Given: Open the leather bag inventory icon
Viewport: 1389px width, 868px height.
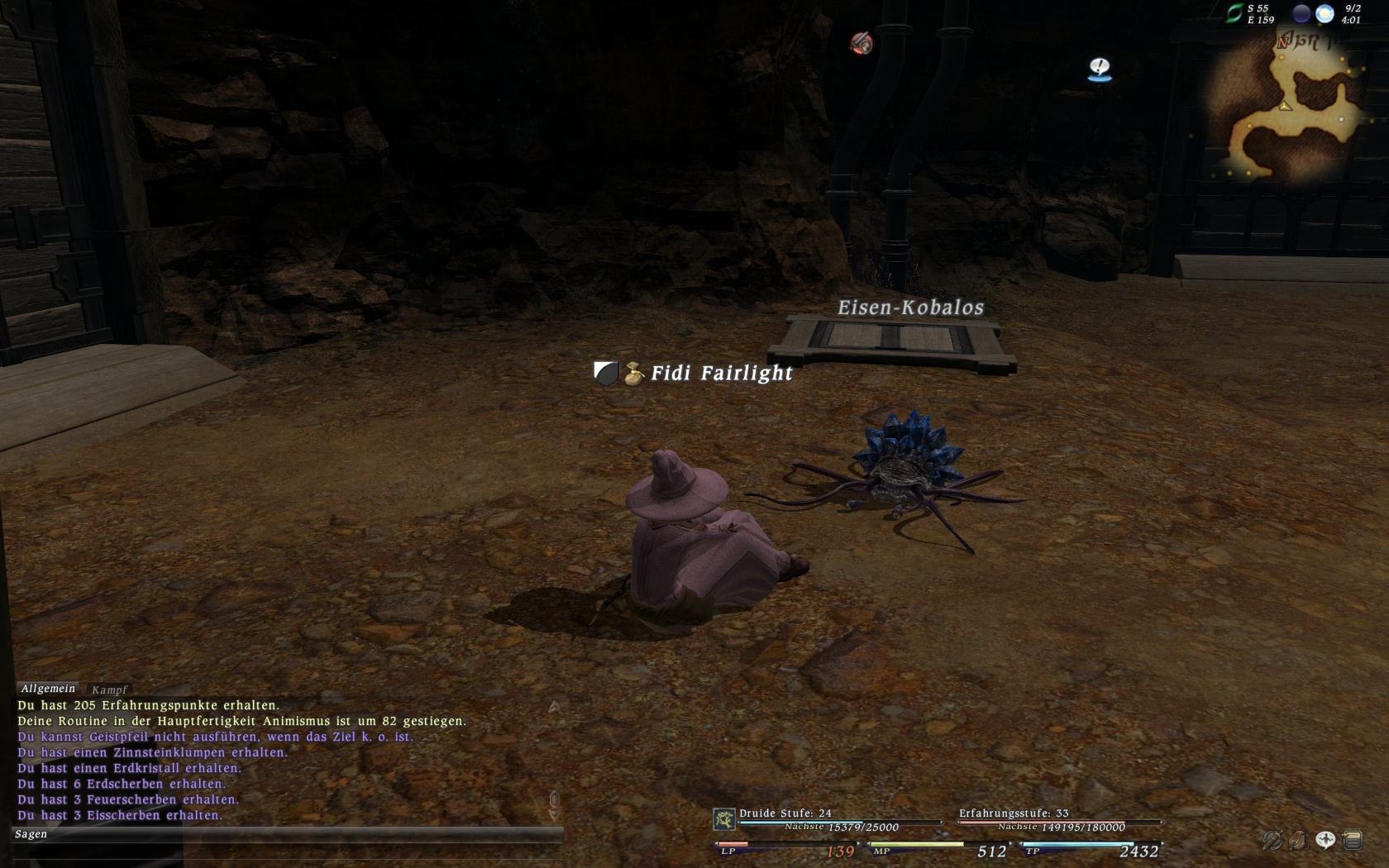Looking at the screenshot, I should (x=1298, y=841).
